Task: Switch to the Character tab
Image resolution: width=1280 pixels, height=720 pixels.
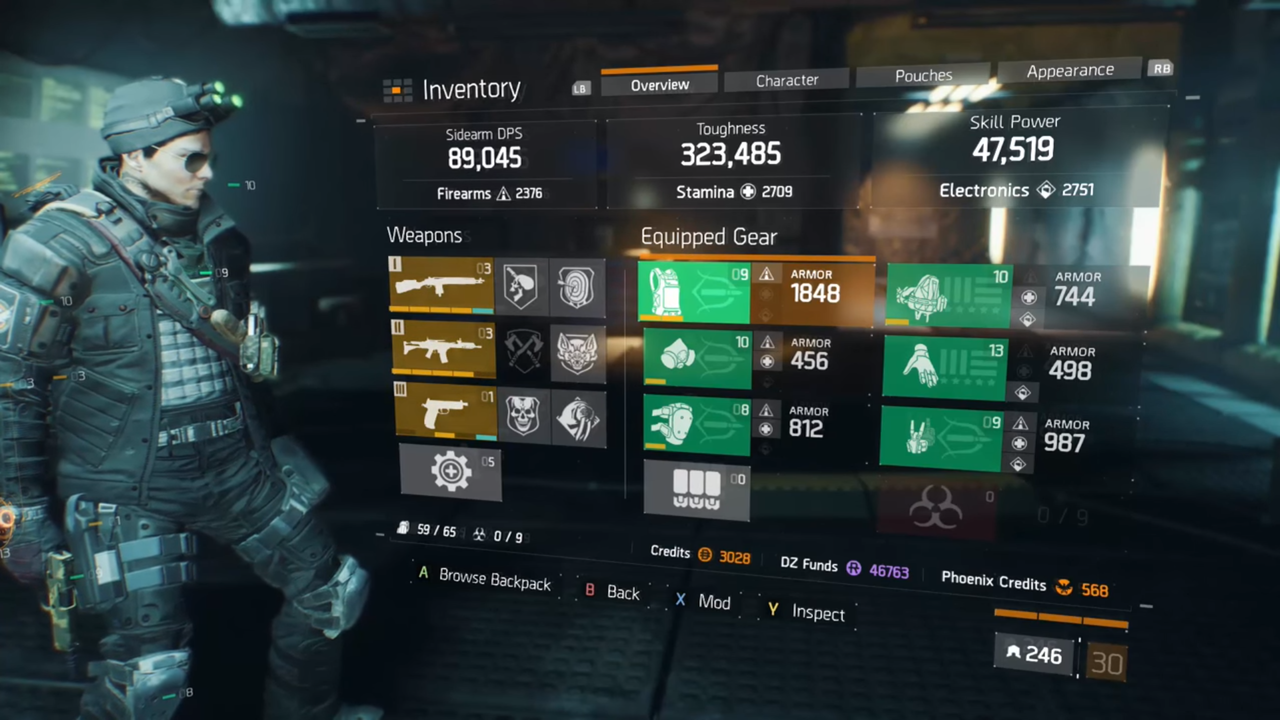Action: click(787, 80)
